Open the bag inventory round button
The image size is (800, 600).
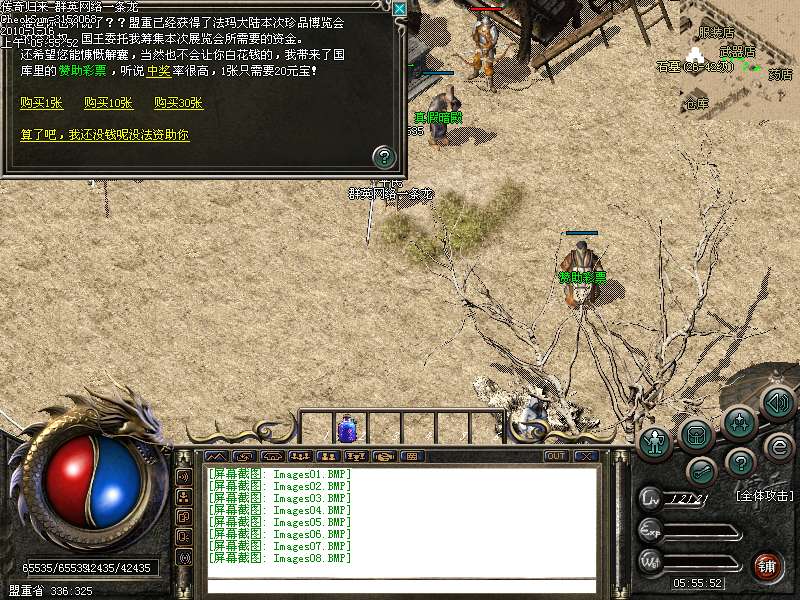696,434
